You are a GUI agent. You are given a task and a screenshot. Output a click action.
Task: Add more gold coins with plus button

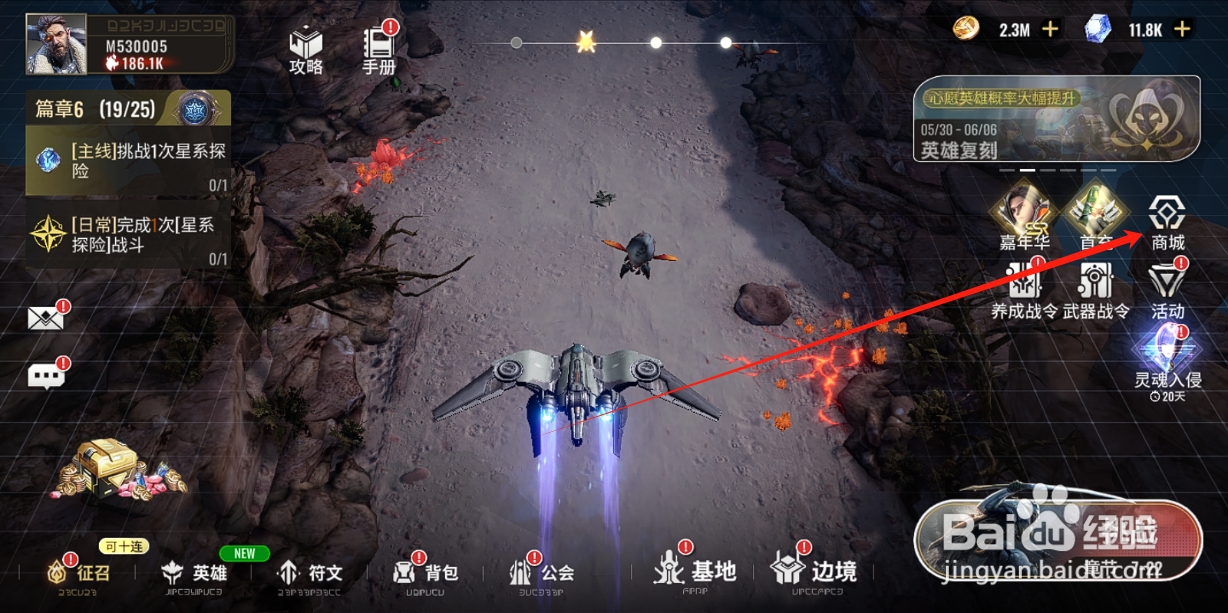pos(1050,29)
